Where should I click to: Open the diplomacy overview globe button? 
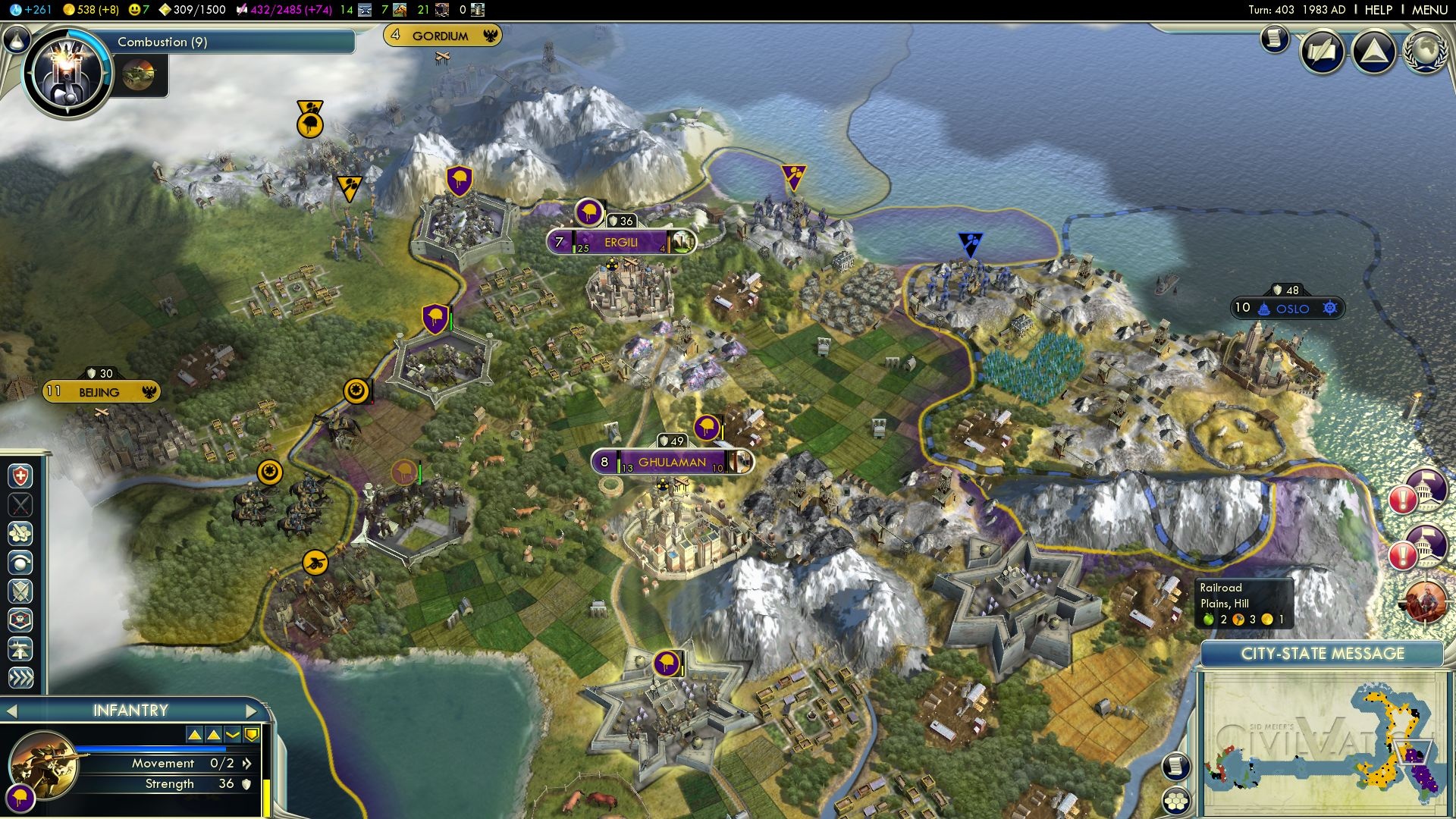(1425, 52)
